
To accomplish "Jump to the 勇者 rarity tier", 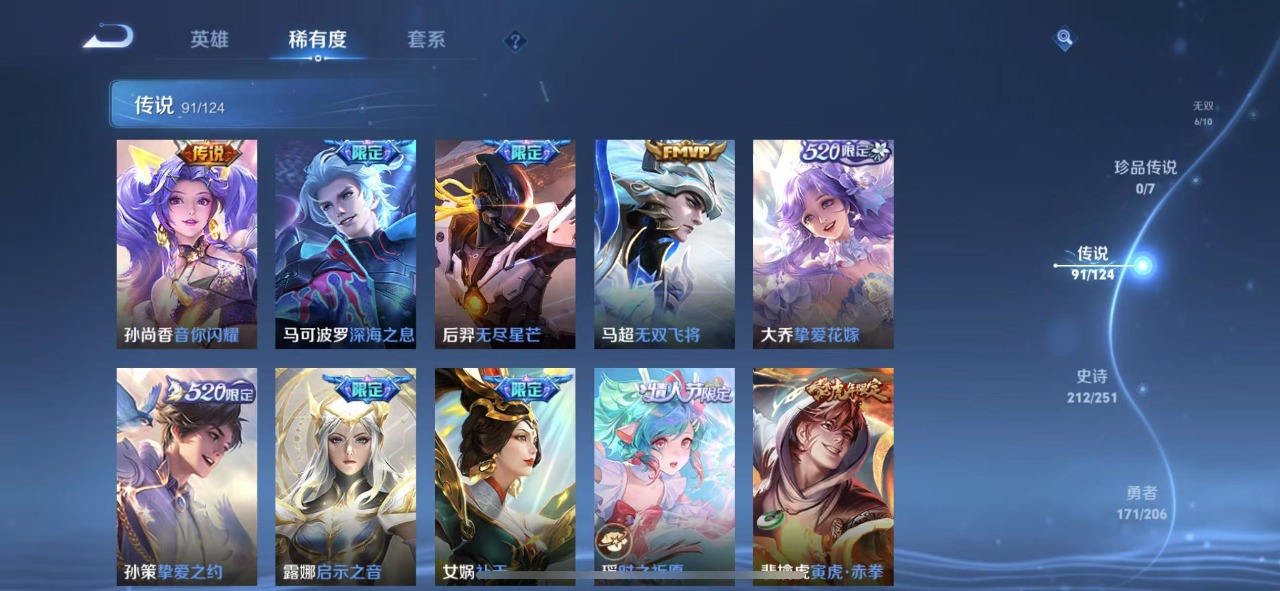I will (x=1141, y=502).
